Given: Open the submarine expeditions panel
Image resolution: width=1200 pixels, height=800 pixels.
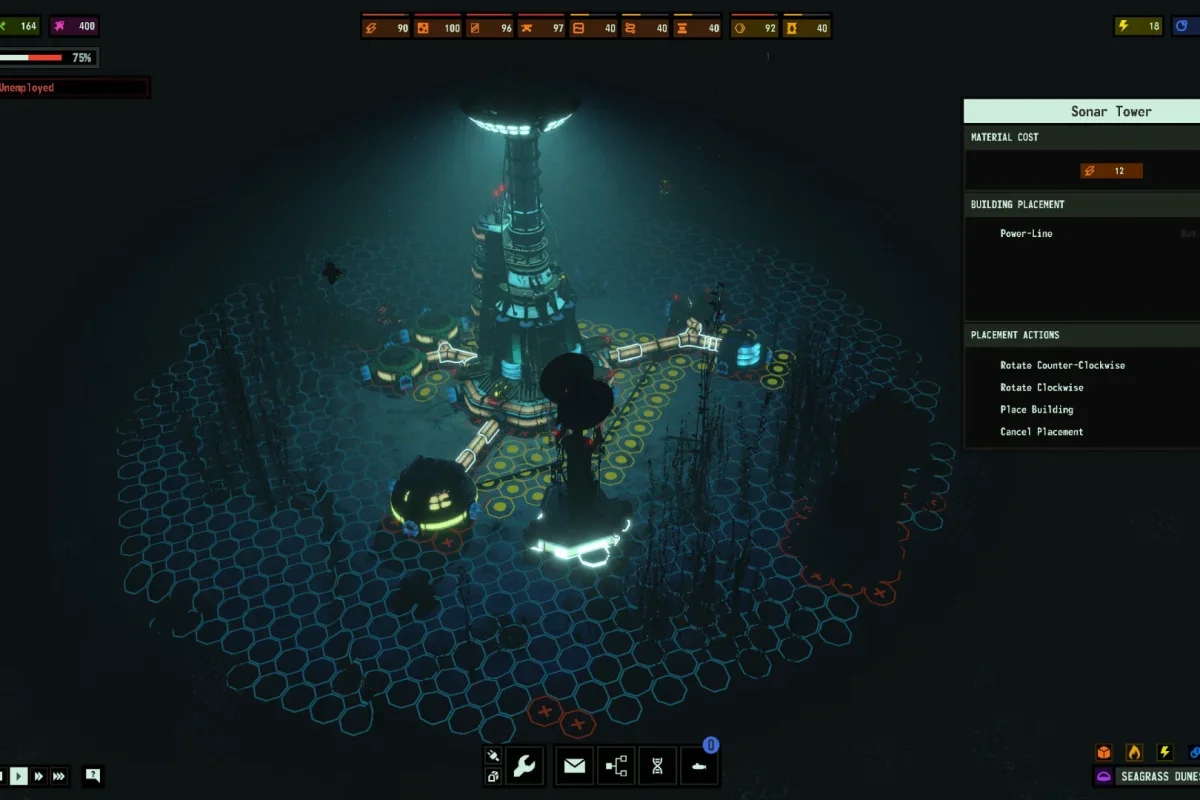Looking at the screenshot, I should (x=699, y=767).
